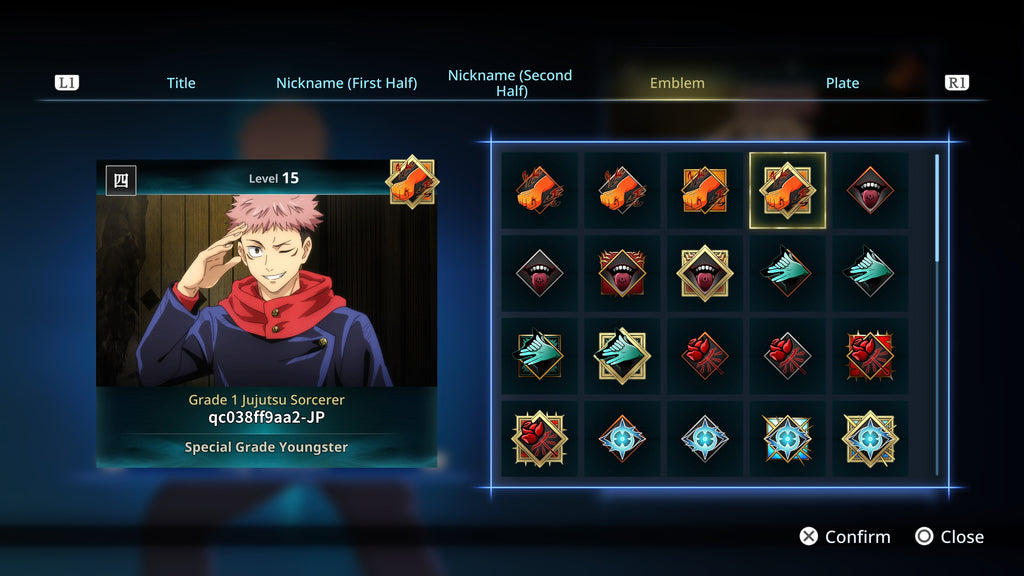Choose the Emblem tab

(677, 83)
